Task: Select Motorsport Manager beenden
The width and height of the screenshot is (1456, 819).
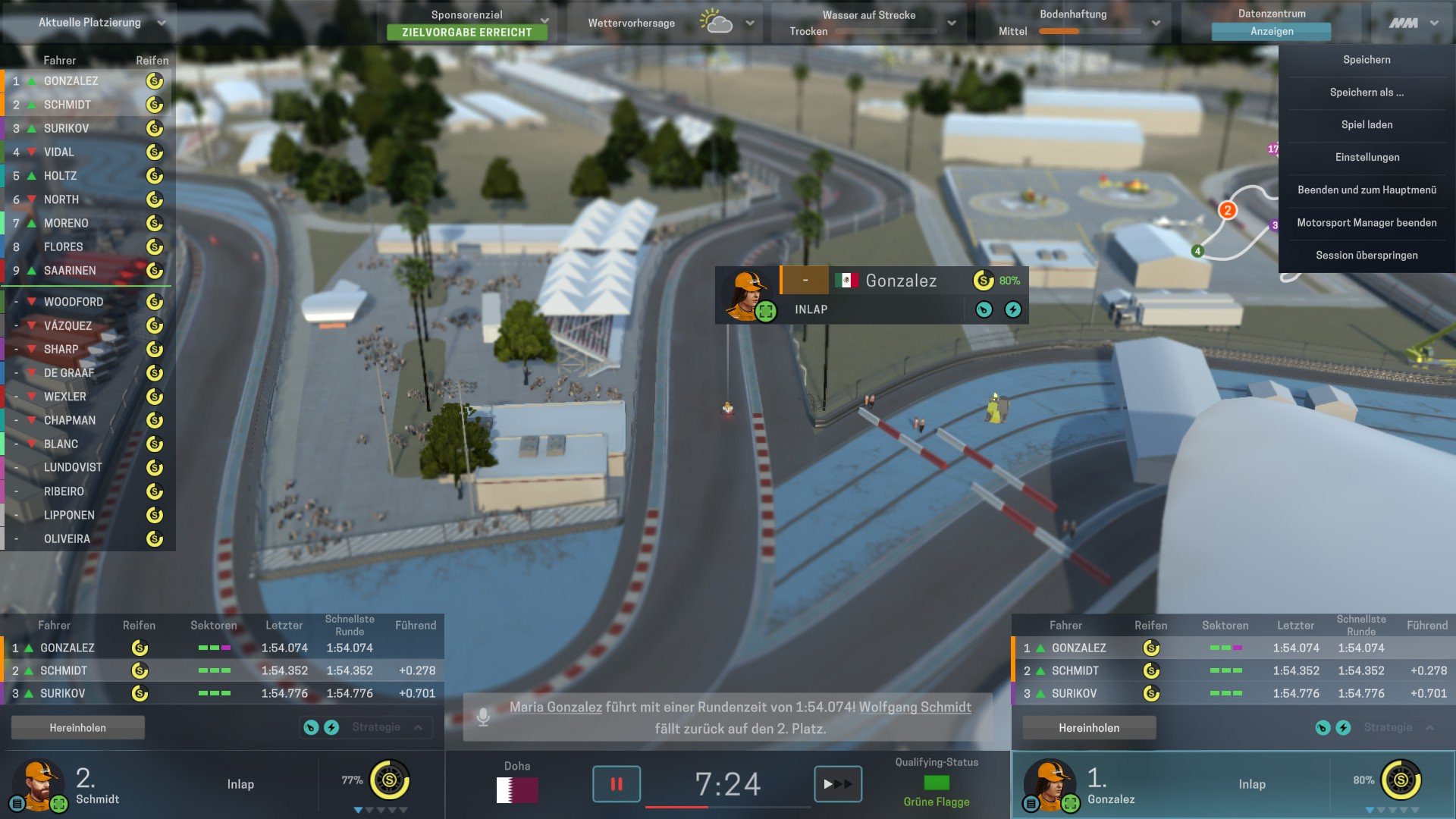Action: [x=1367, y=223]
